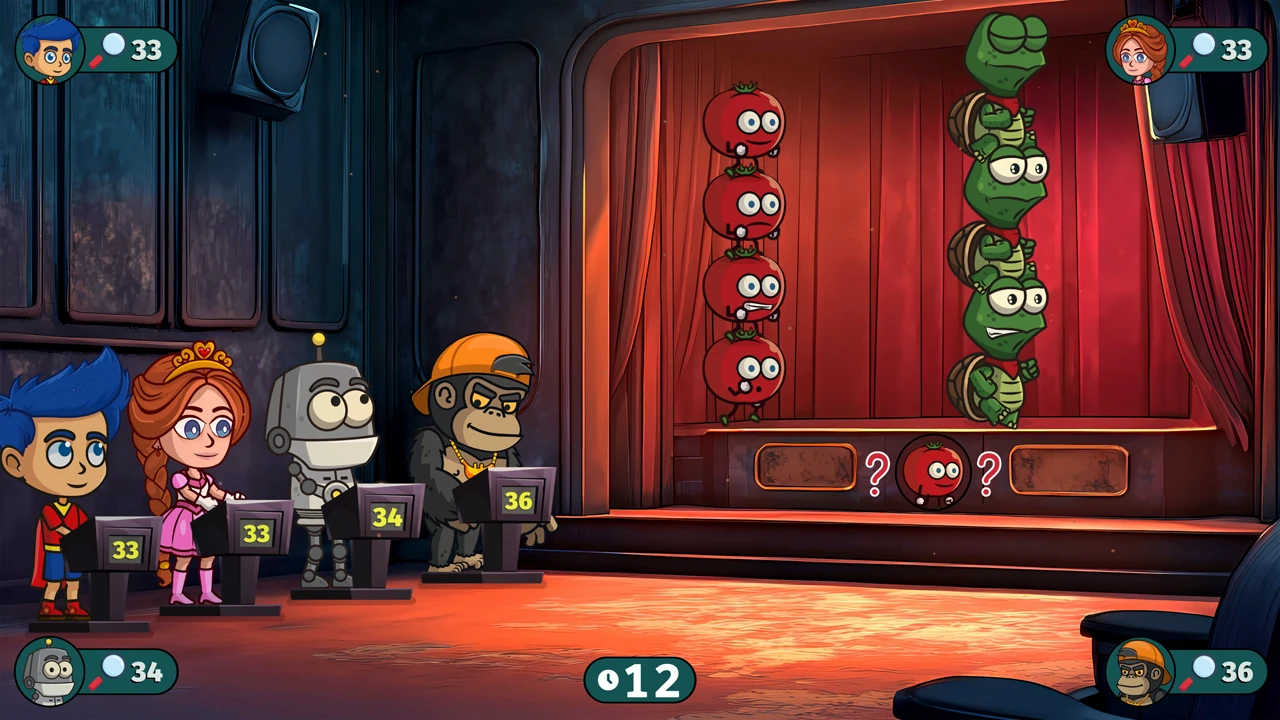This screenshot has height=720, width=1280.
Task: Open the robot player portrait
Action: tap(50, 671)
